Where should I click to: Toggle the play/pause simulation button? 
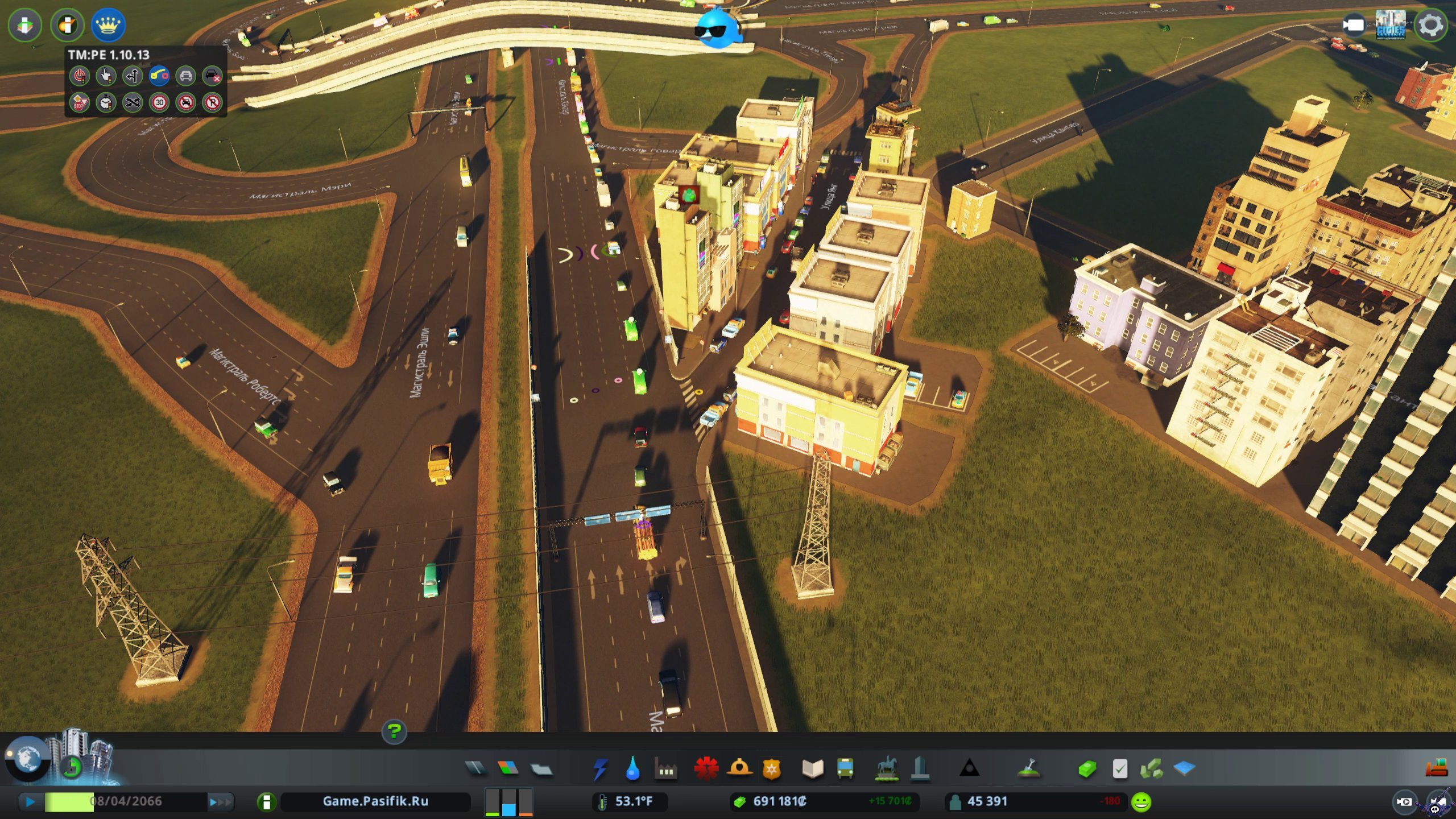pyautogui.click(x=30, y=802)
